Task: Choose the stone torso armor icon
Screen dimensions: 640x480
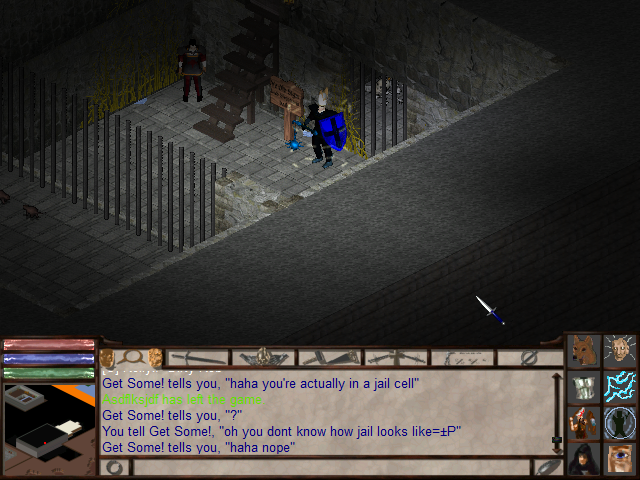Action: 583,386
